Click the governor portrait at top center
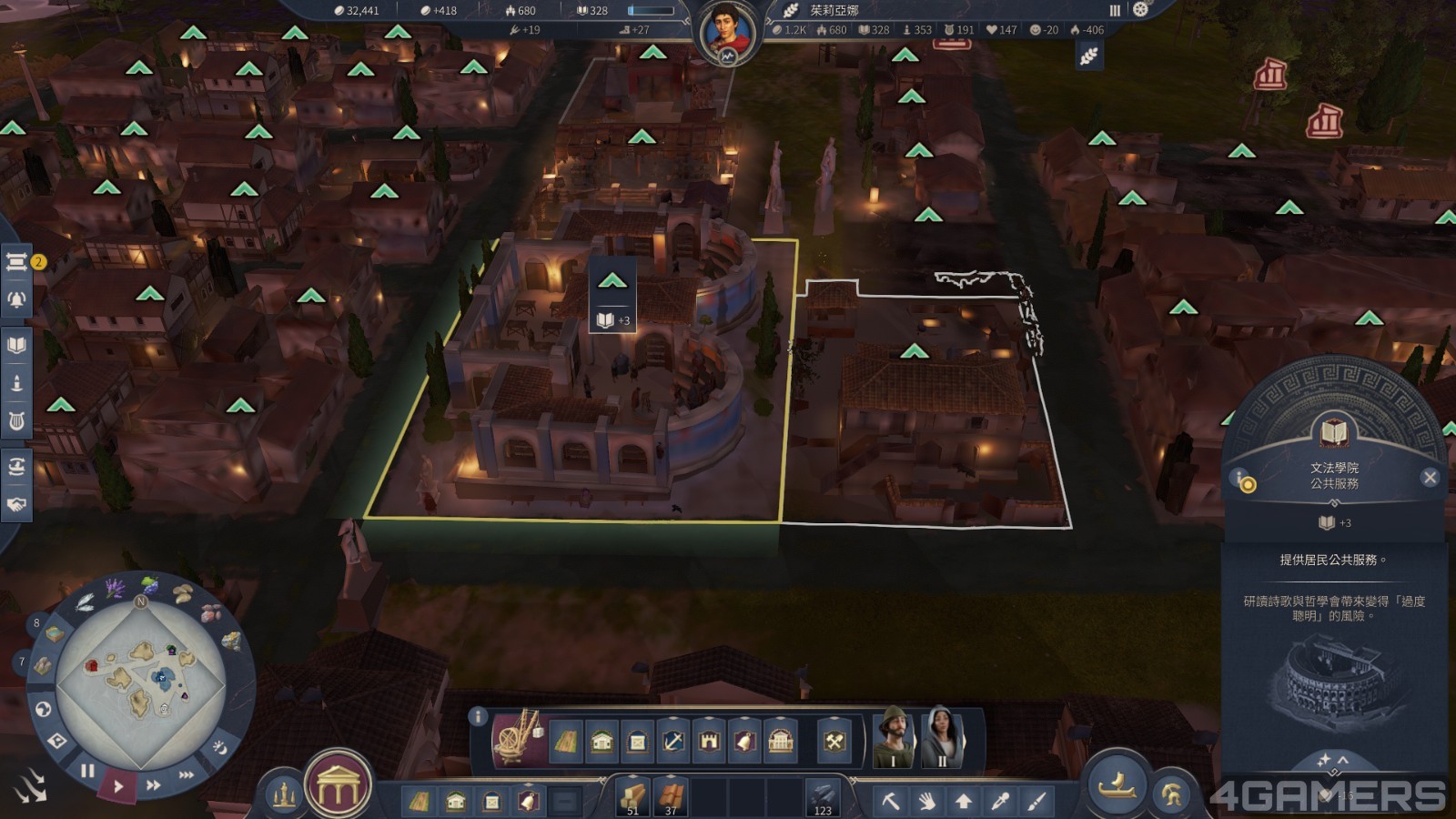This screenshot has width=1456, height=819. (x=727, y=32)
